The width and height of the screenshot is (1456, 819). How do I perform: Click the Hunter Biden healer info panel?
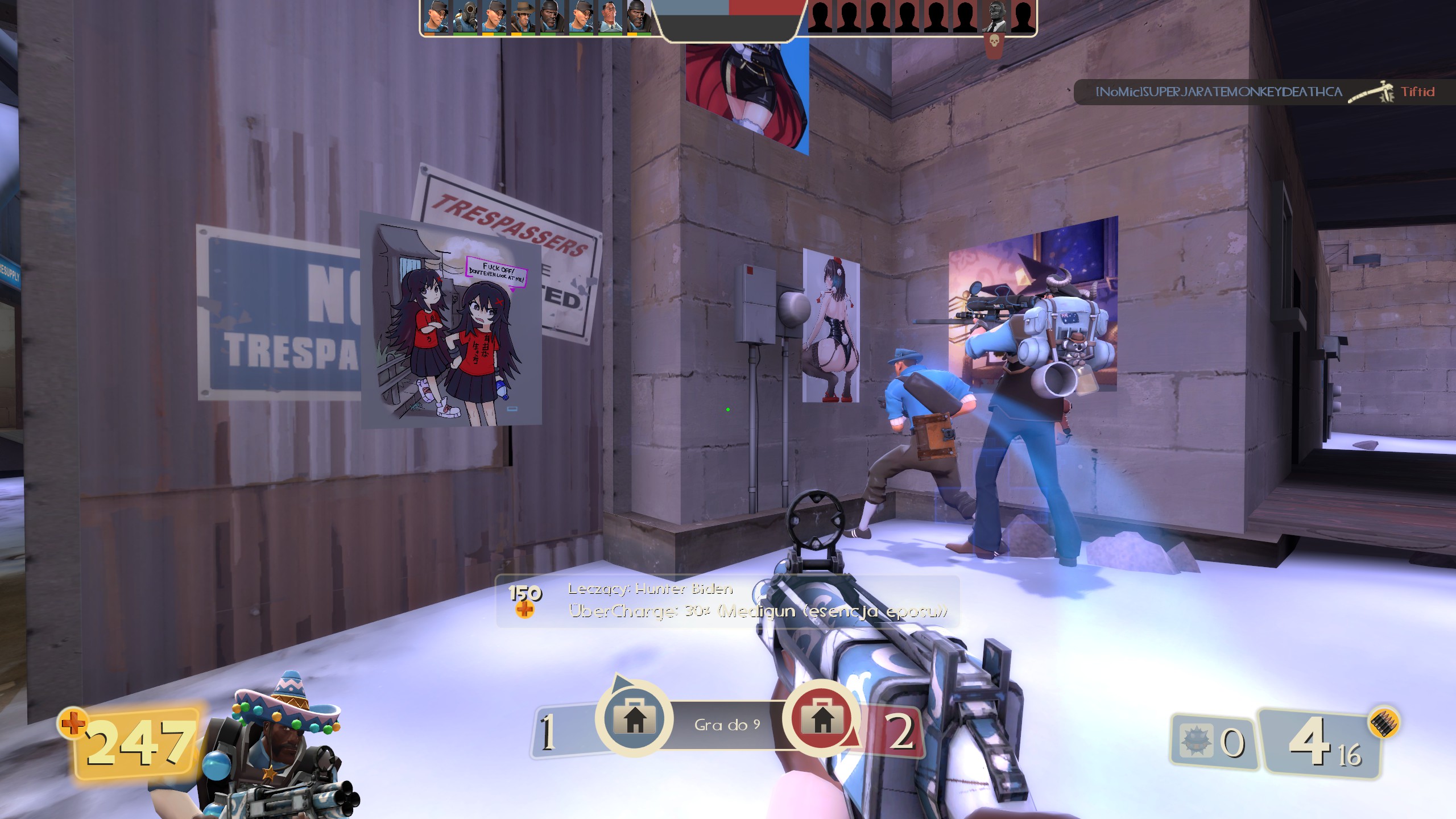(727, 601)
